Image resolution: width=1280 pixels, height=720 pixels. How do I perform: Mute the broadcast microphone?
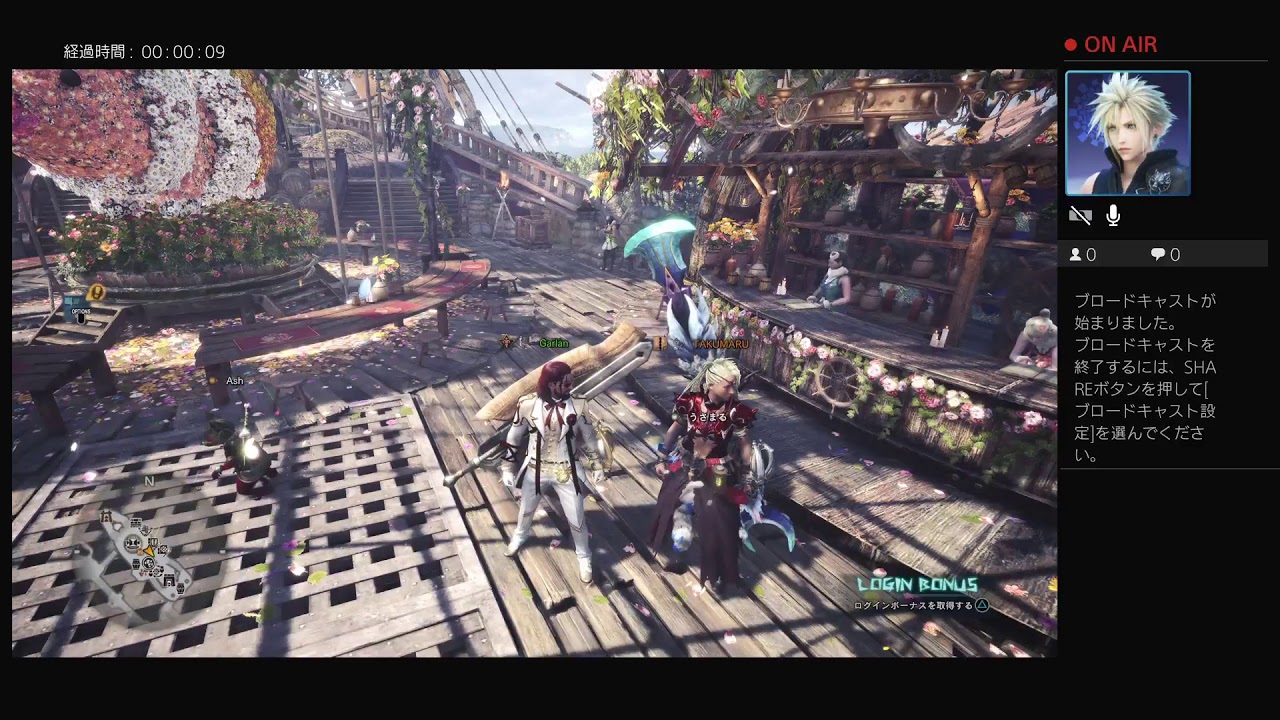[1111, 215]
